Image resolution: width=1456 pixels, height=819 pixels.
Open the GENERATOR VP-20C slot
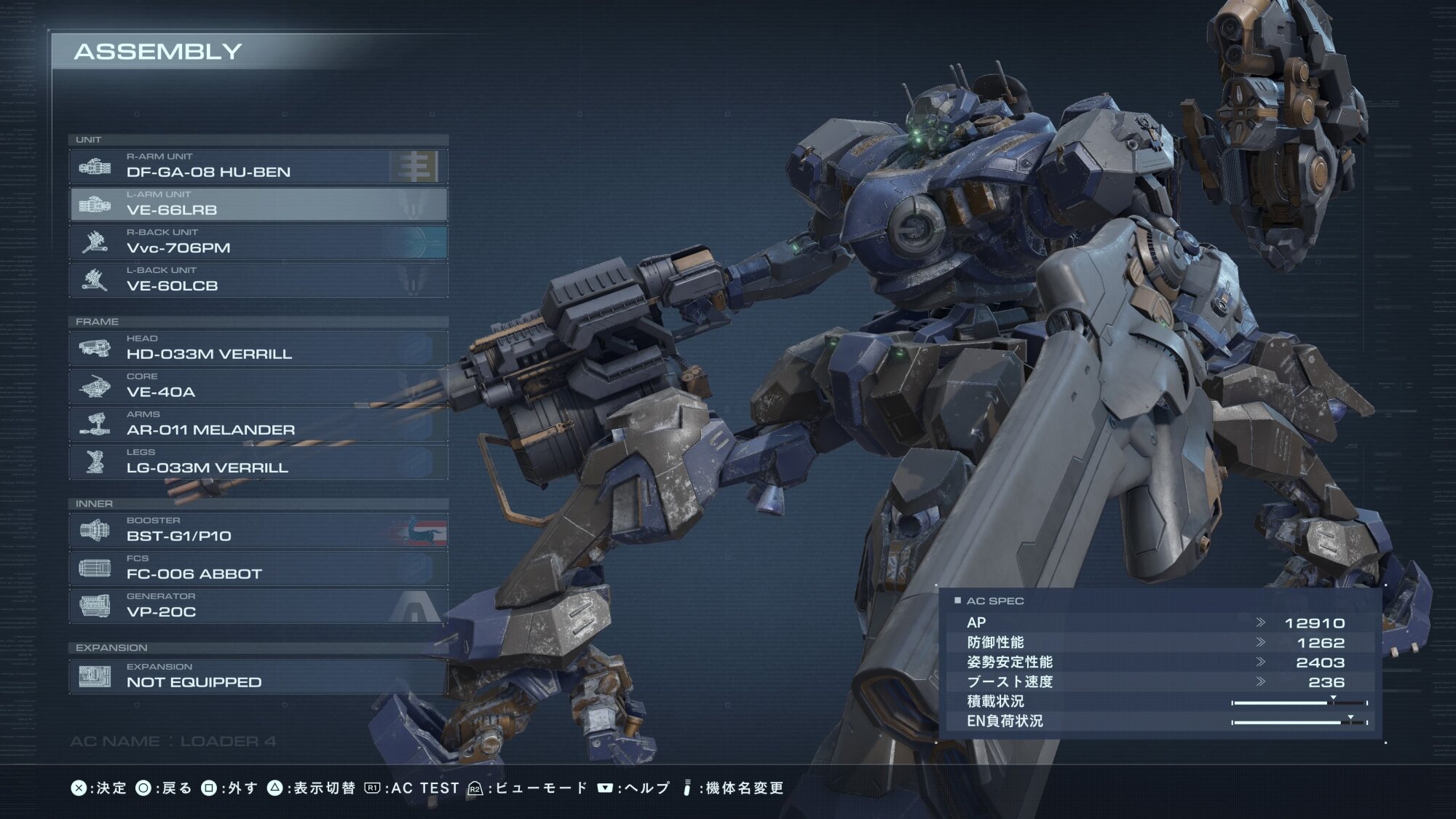[x=258, y=606]
